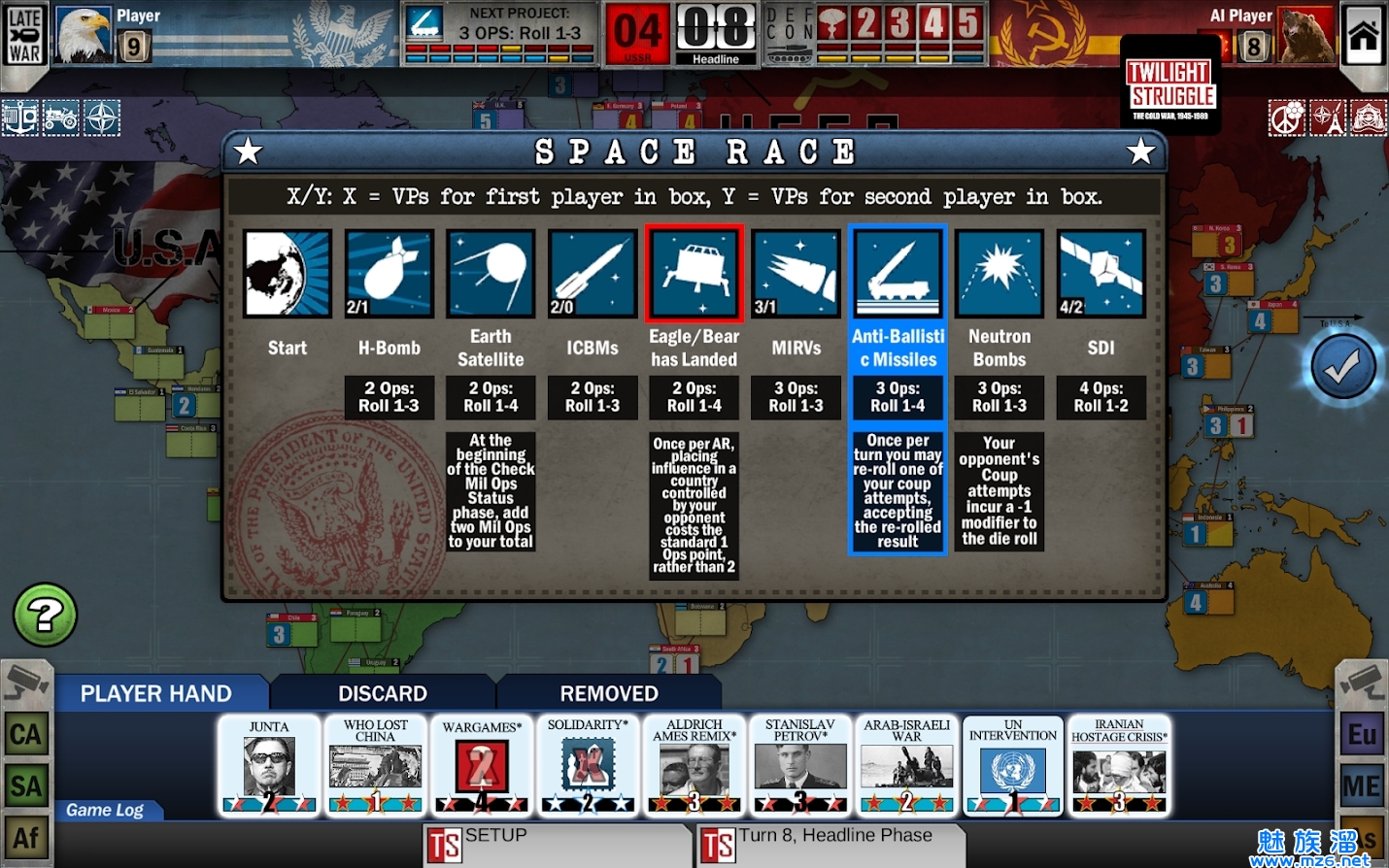Open the green question mark help
This screenshot has height=868, width=1389.
click(45, 615)
